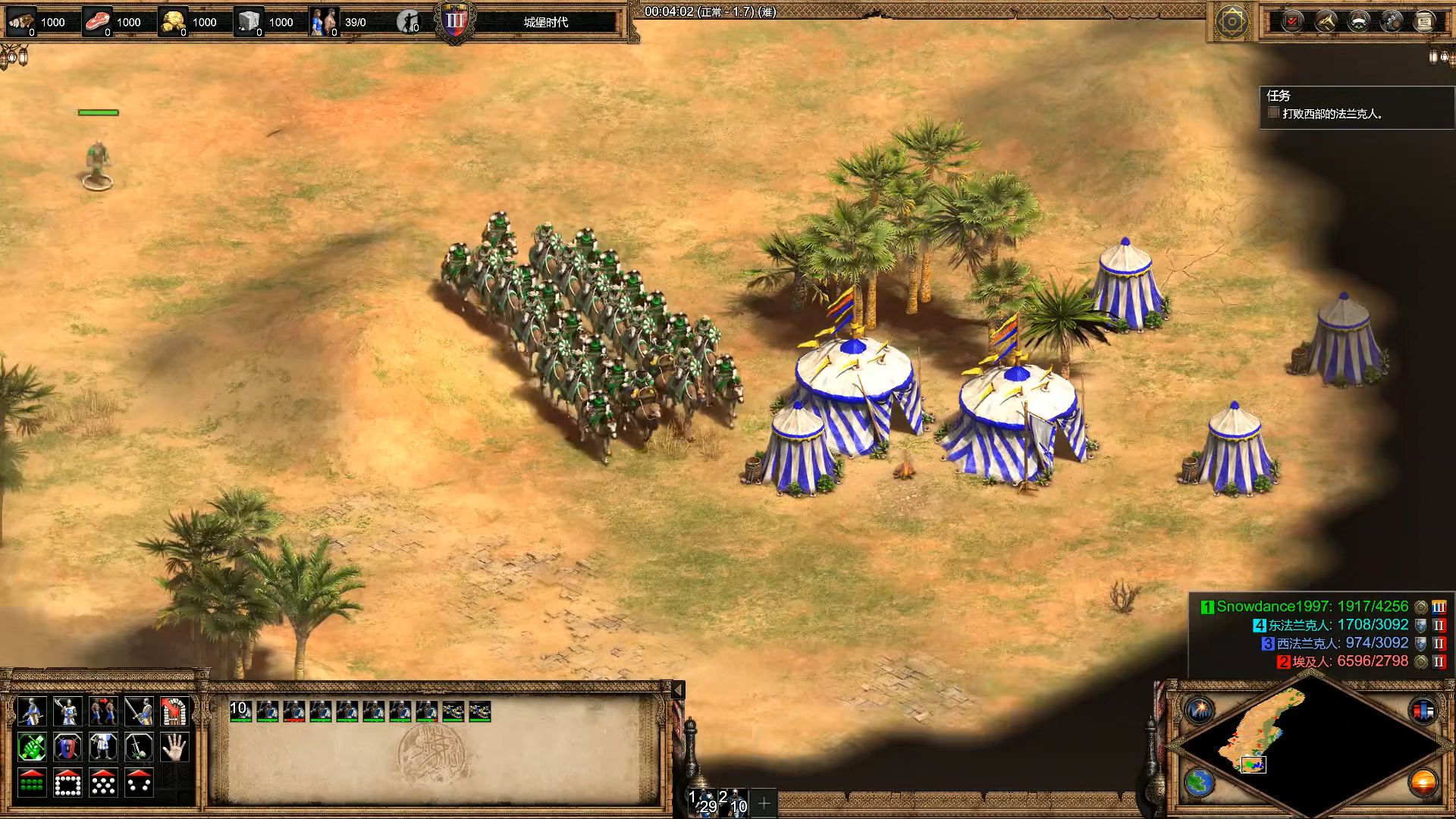The height and width of the screenshot is (819, 1456).
Task: Open the objectives checkmark button
Action: tap(1292, 21)
